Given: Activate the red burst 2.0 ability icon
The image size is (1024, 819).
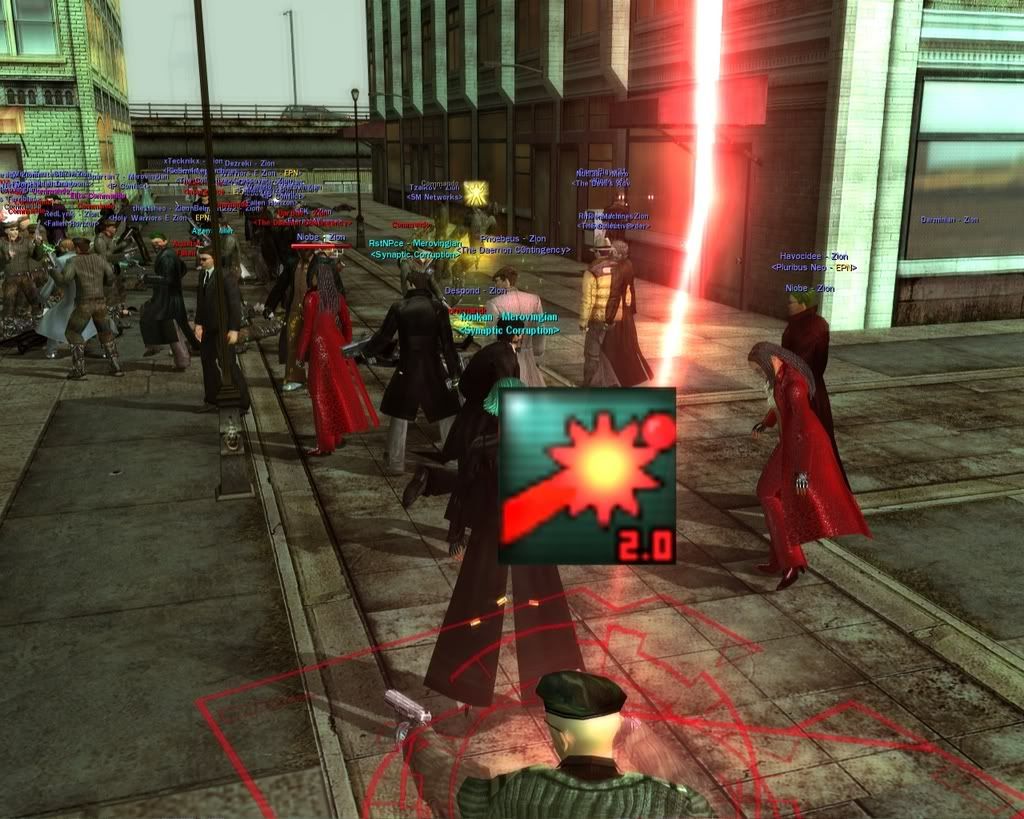Looking at the screenshot, I should 587,476.
